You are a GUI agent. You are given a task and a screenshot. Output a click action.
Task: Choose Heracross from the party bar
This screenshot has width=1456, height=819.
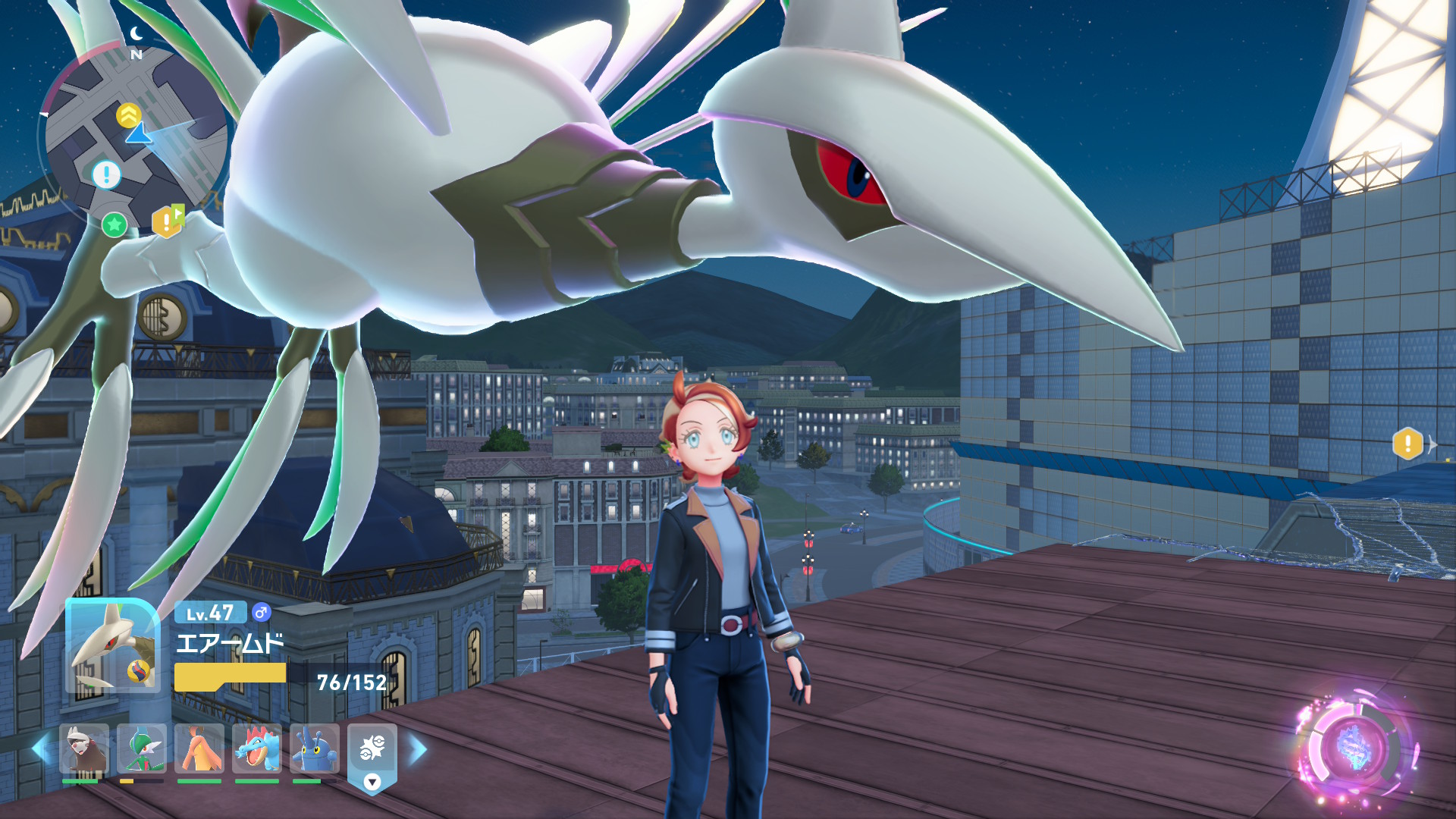point(314,749)
